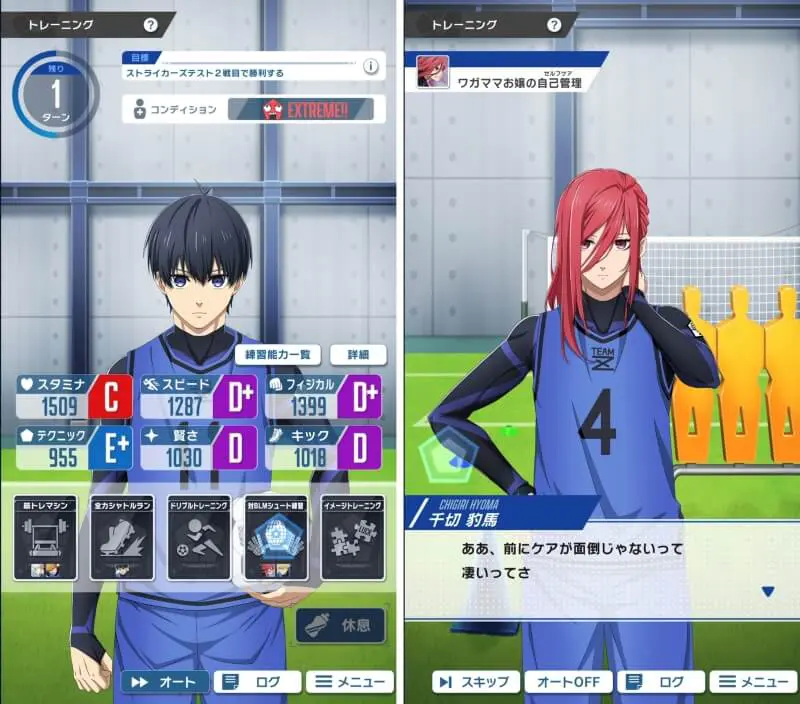Tap the 休息 rest button
The width and height of the screenshot is (800, 704).
[342, 625]
